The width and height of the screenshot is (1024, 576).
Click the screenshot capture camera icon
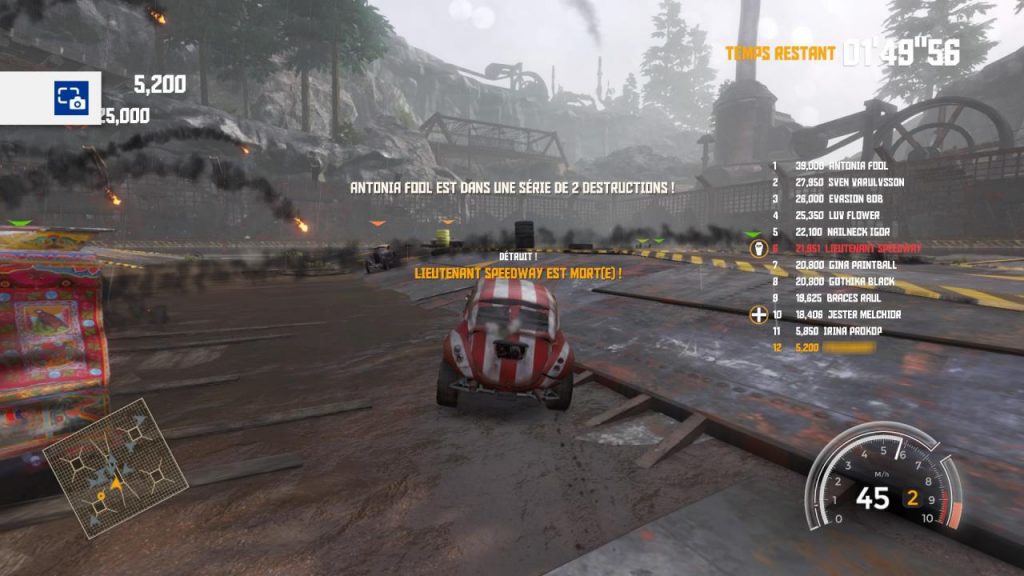(x=70, y=98)
